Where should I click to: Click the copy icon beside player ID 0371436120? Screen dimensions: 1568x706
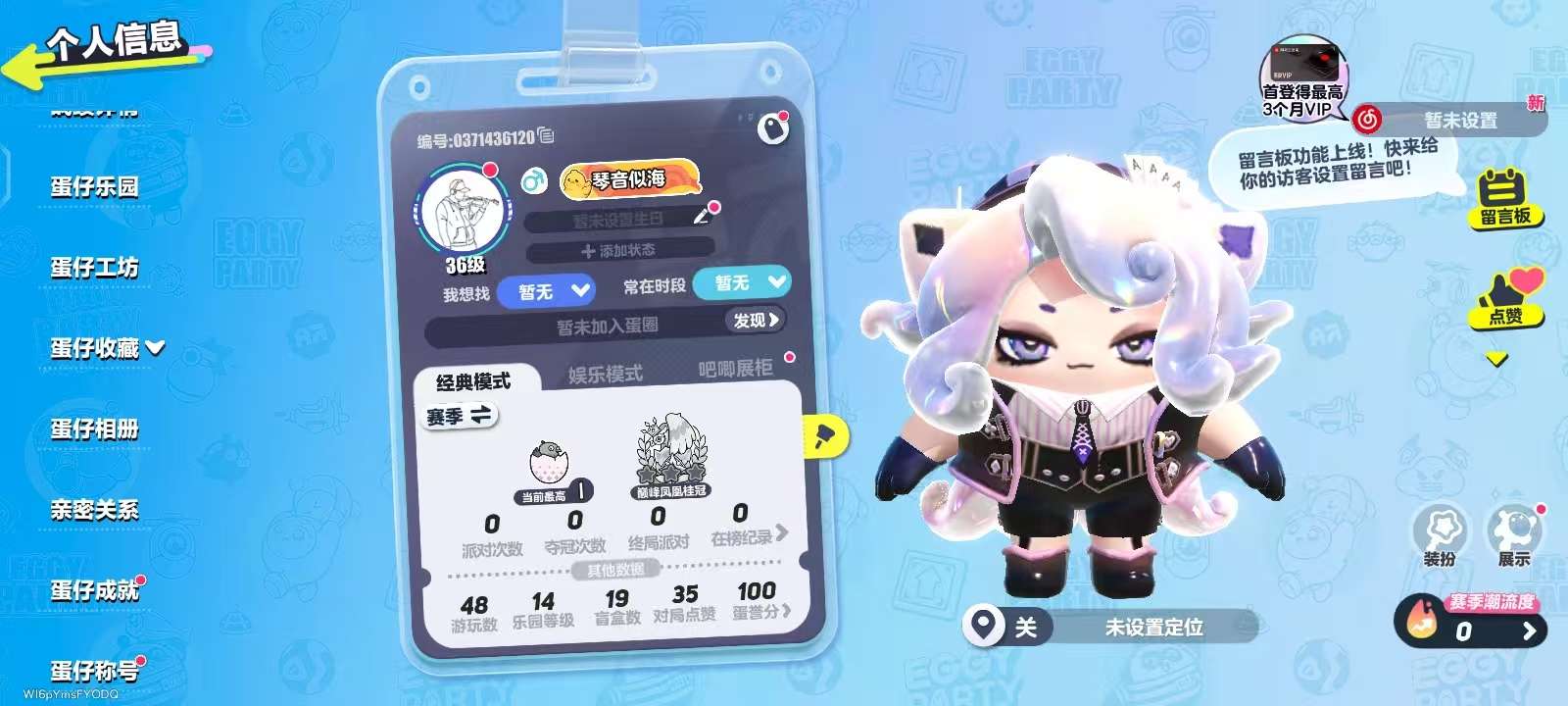tap(545, 135)
